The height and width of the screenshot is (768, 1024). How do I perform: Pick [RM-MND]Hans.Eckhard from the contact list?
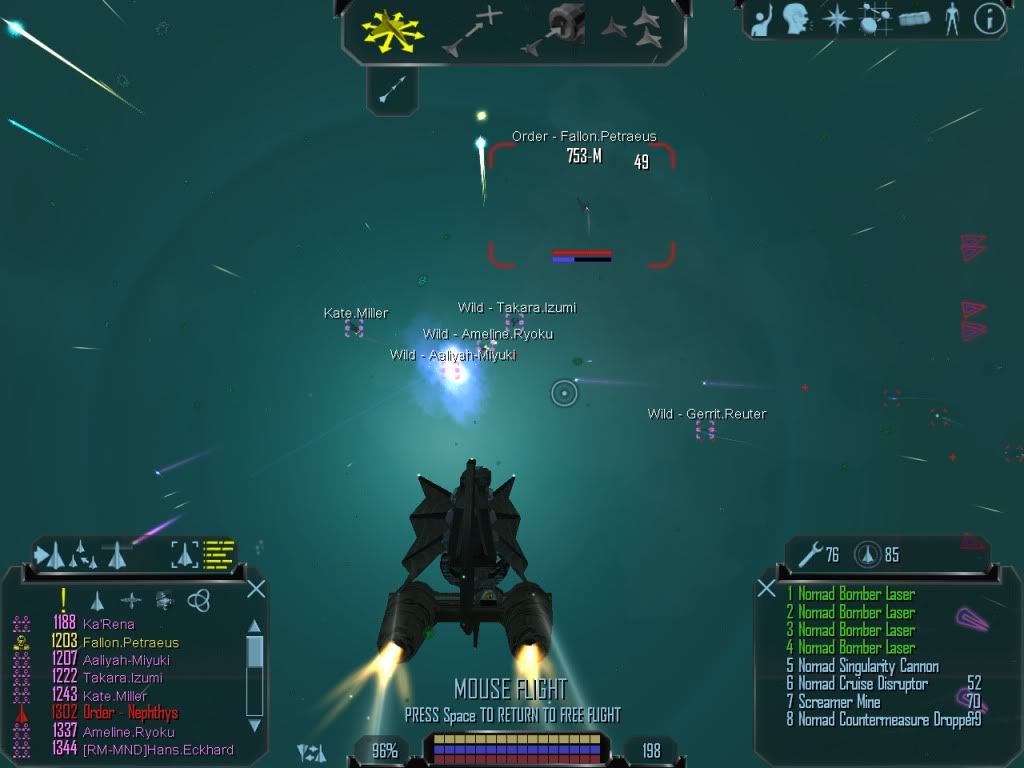[157, 750]
